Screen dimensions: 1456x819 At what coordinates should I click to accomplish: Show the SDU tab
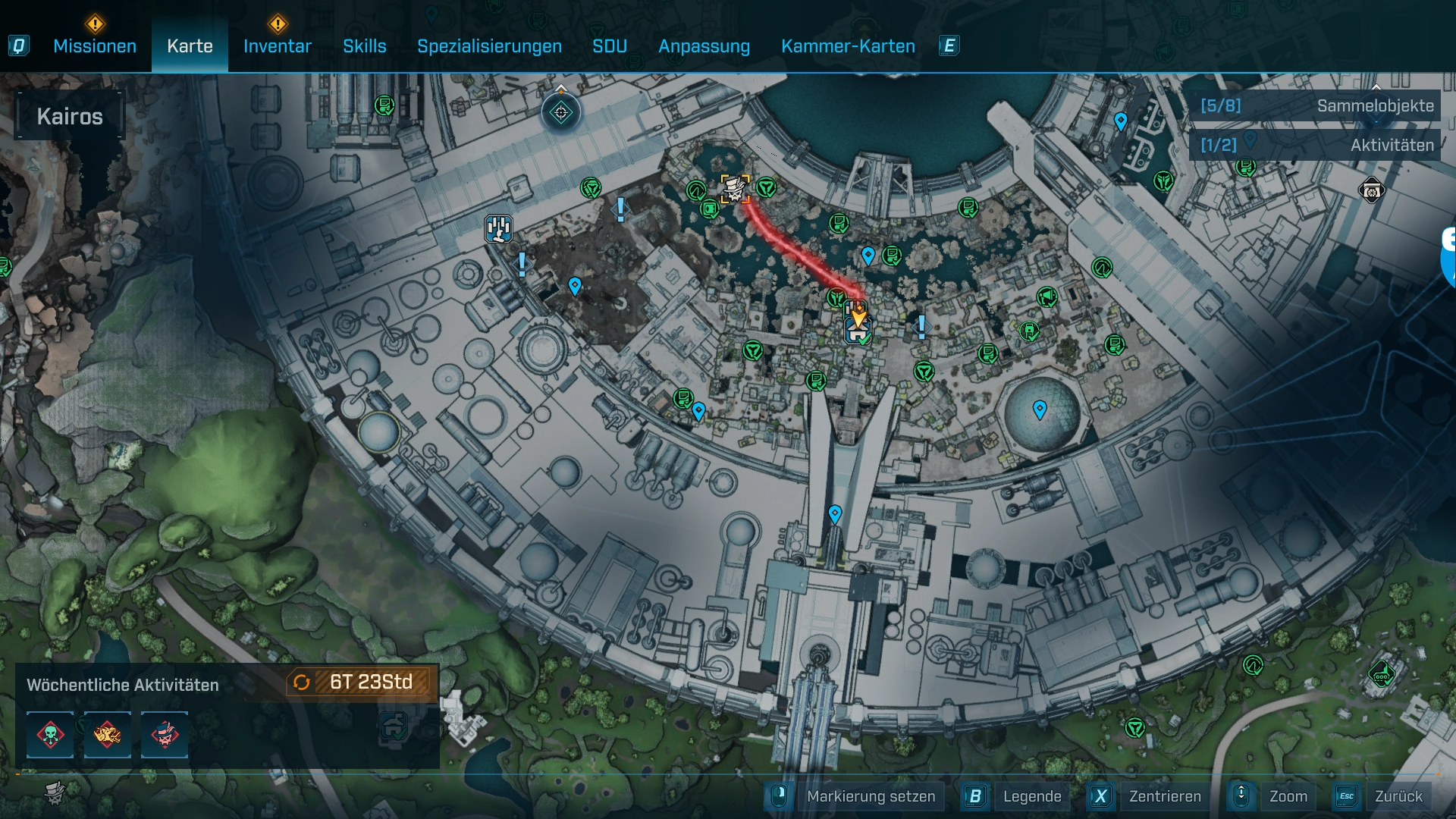click(x=609, y=46)
